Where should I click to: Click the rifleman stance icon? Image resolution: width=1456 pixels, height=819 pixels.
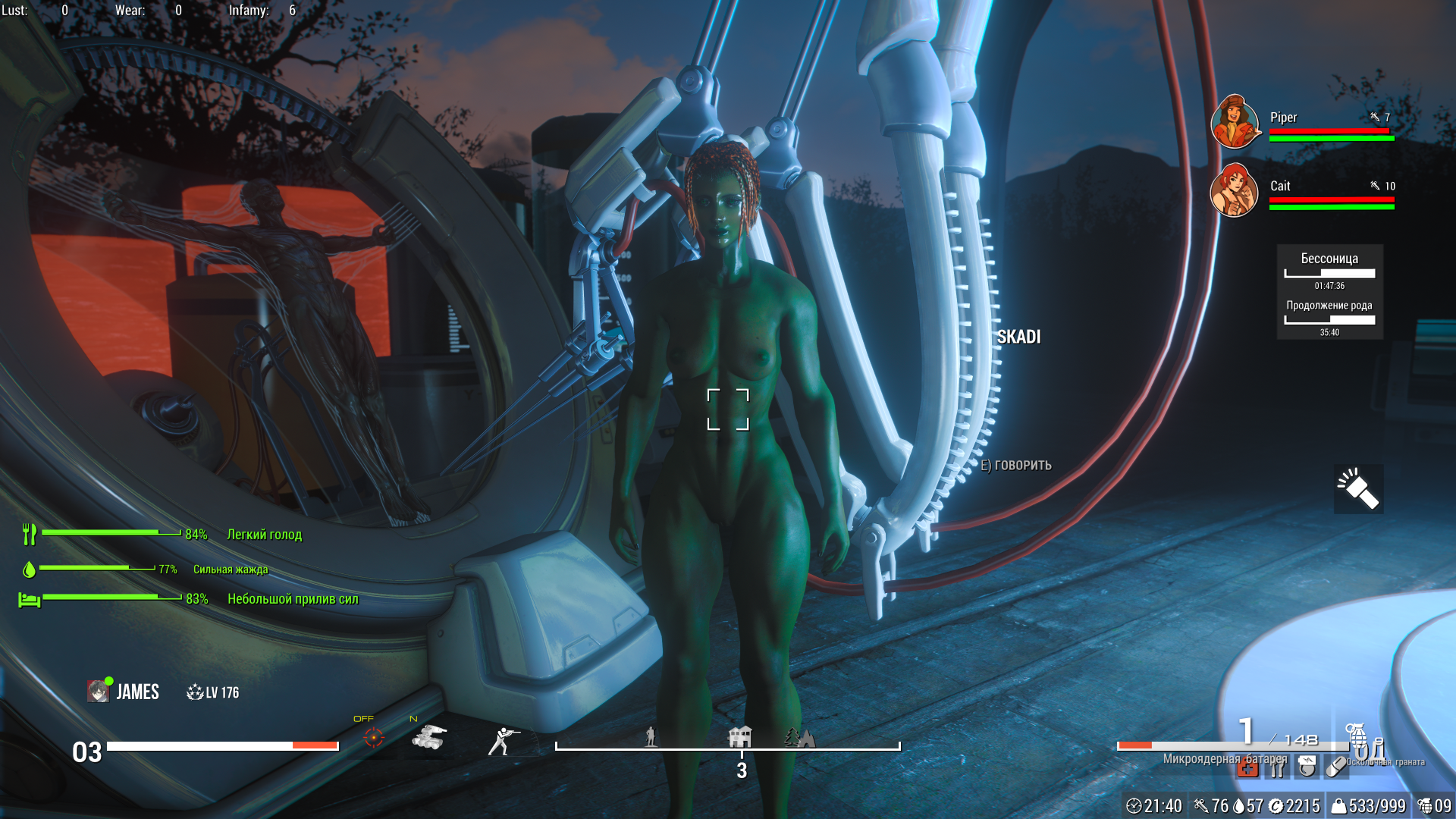click(x=504, y=740)
